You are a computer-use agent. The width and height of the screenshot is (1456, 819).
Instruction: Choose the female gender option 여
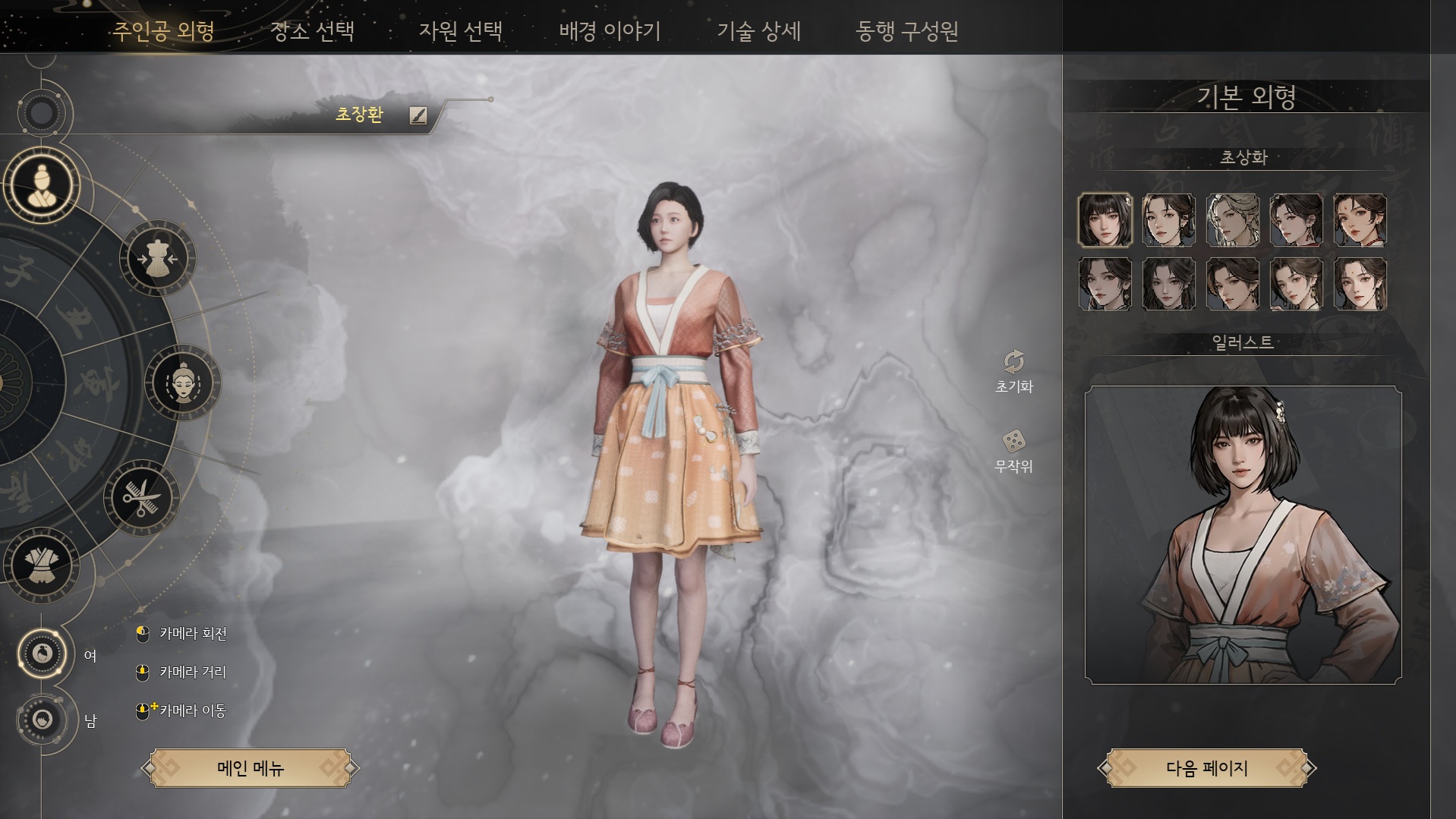(x=43, y=654)
